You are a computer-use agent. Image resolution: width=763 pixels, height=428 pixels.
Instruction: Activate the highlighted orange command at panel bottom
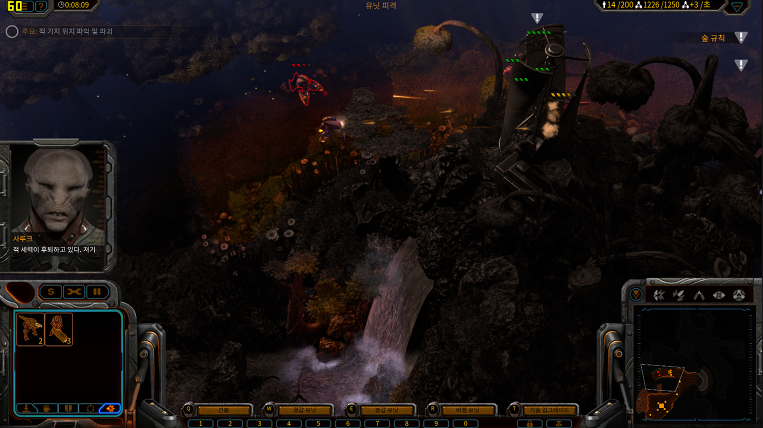pos(110,408)
